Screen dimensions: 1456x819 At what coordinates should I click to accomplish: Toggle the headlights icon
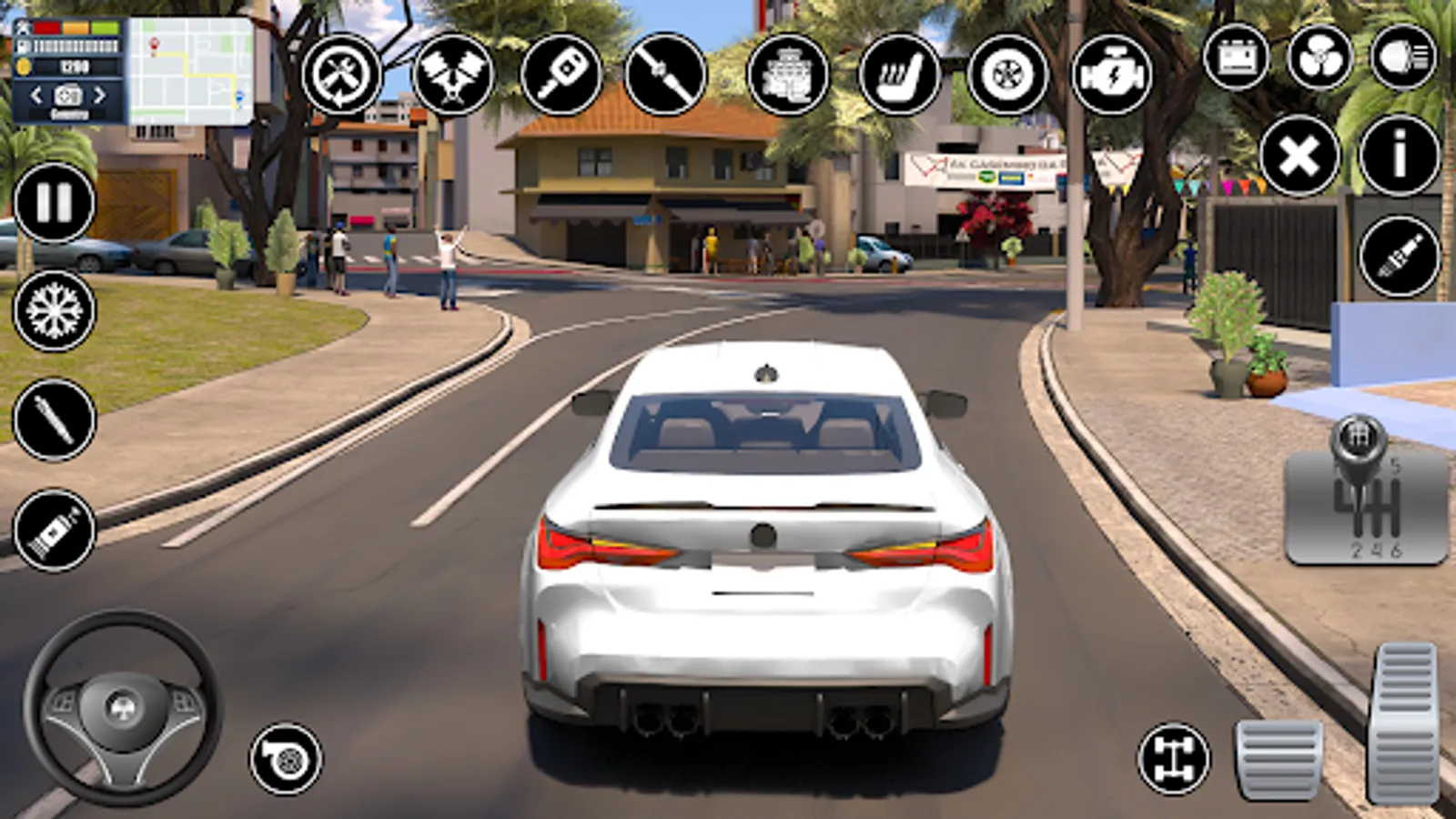tap(1402, 57)
